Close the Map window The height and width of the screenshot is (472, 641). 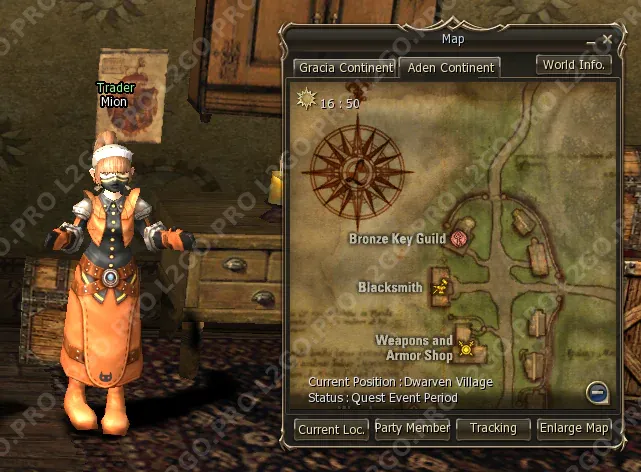tap(607, 40)
